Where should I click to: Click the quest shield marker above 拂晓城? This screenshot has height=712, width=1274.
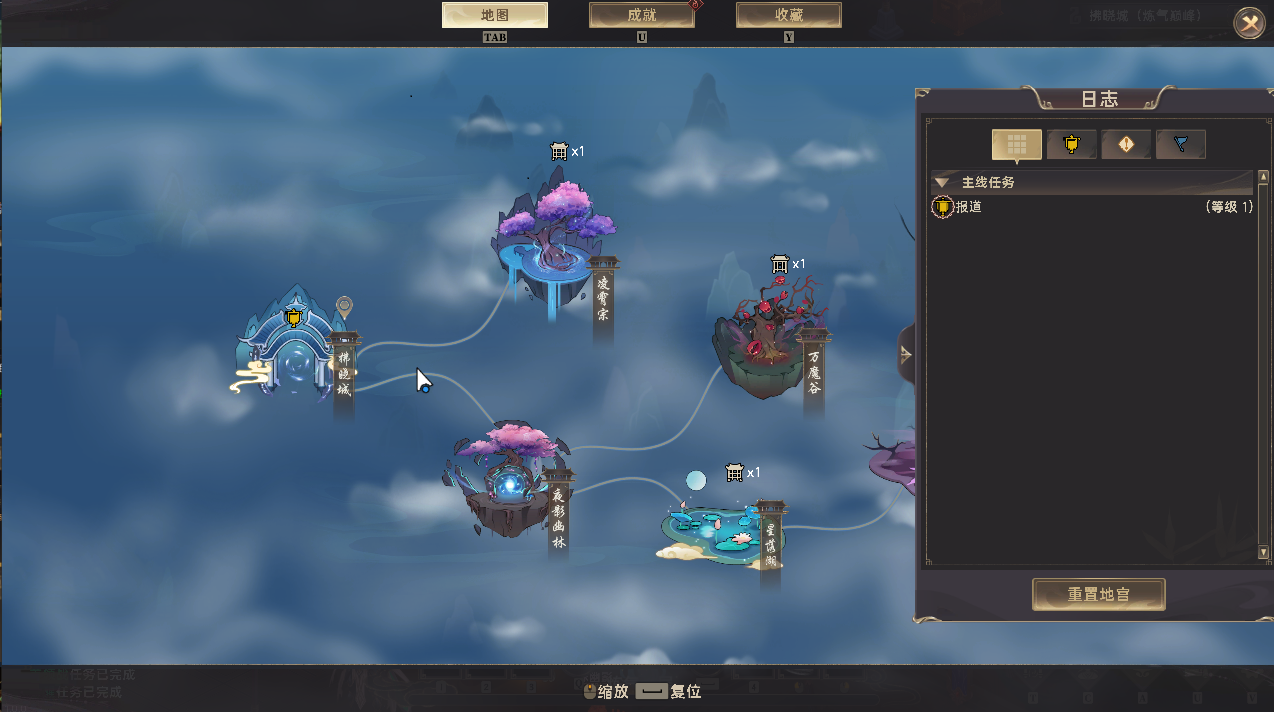coord(293,318)
